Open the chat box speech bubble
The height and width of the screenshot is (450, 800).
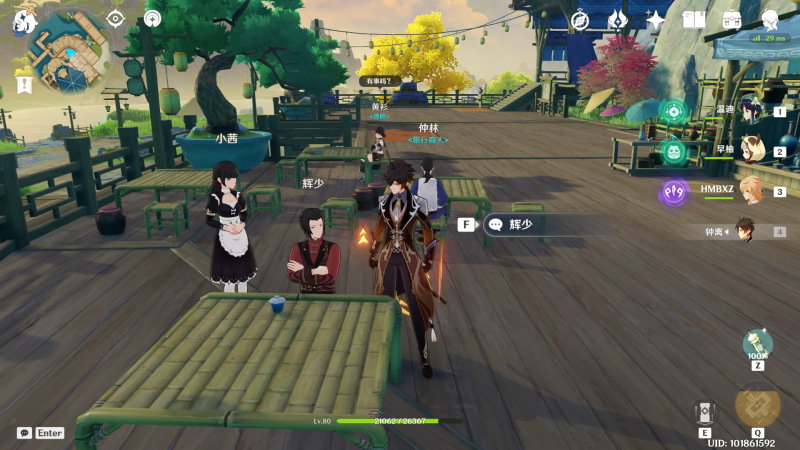24,433
